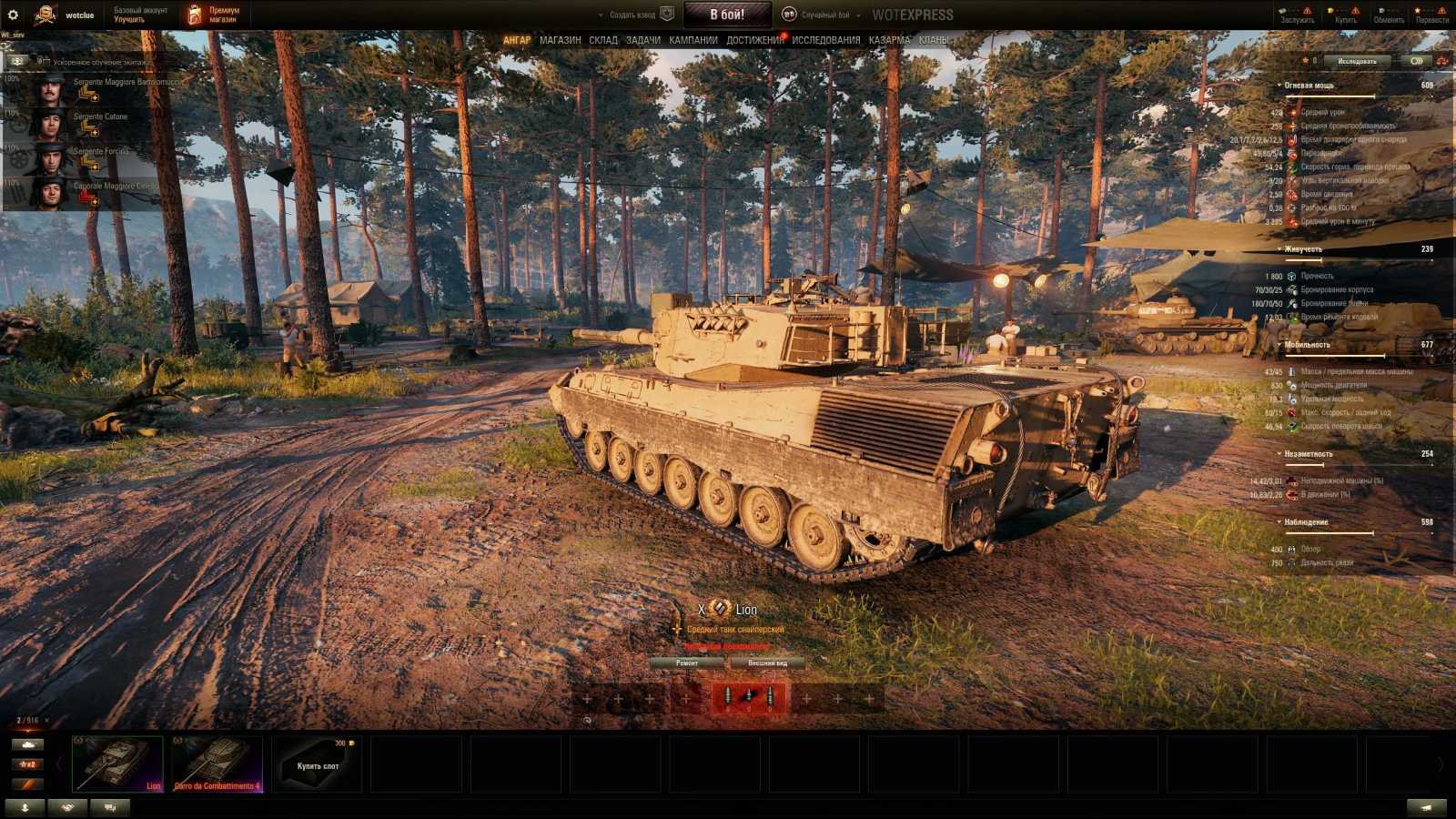Image resolution: width=1456 pixels, height=819 pixels.
Task: Toggle the x2 experience carousel filter
Action: pyautogui.click(x=27, y=763)
